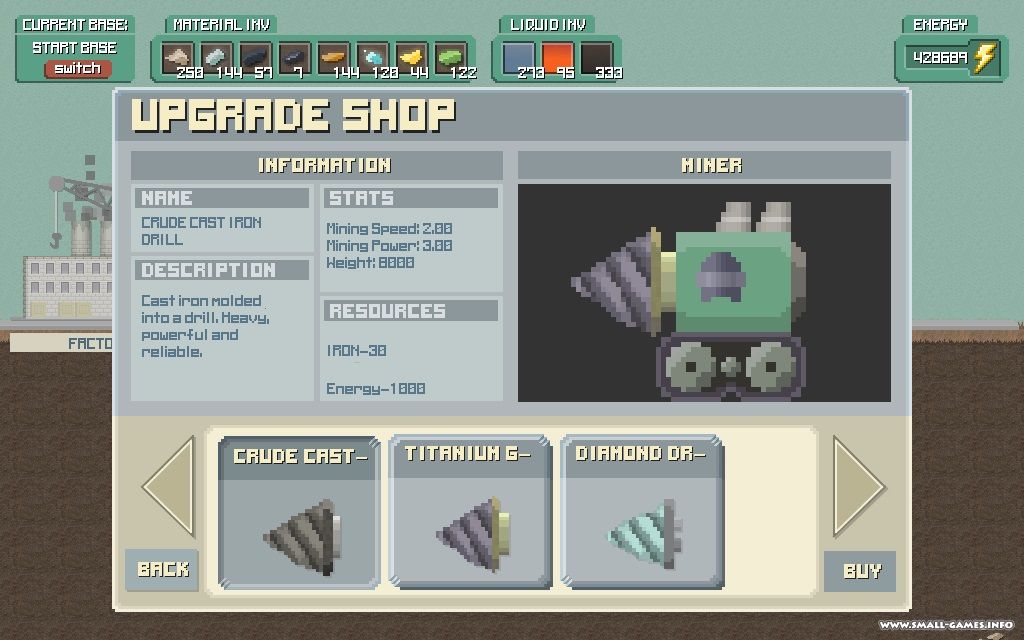Click the cyan diamond material slot
The height and width of the screenshot is (640, 1024).
(373, 59)
